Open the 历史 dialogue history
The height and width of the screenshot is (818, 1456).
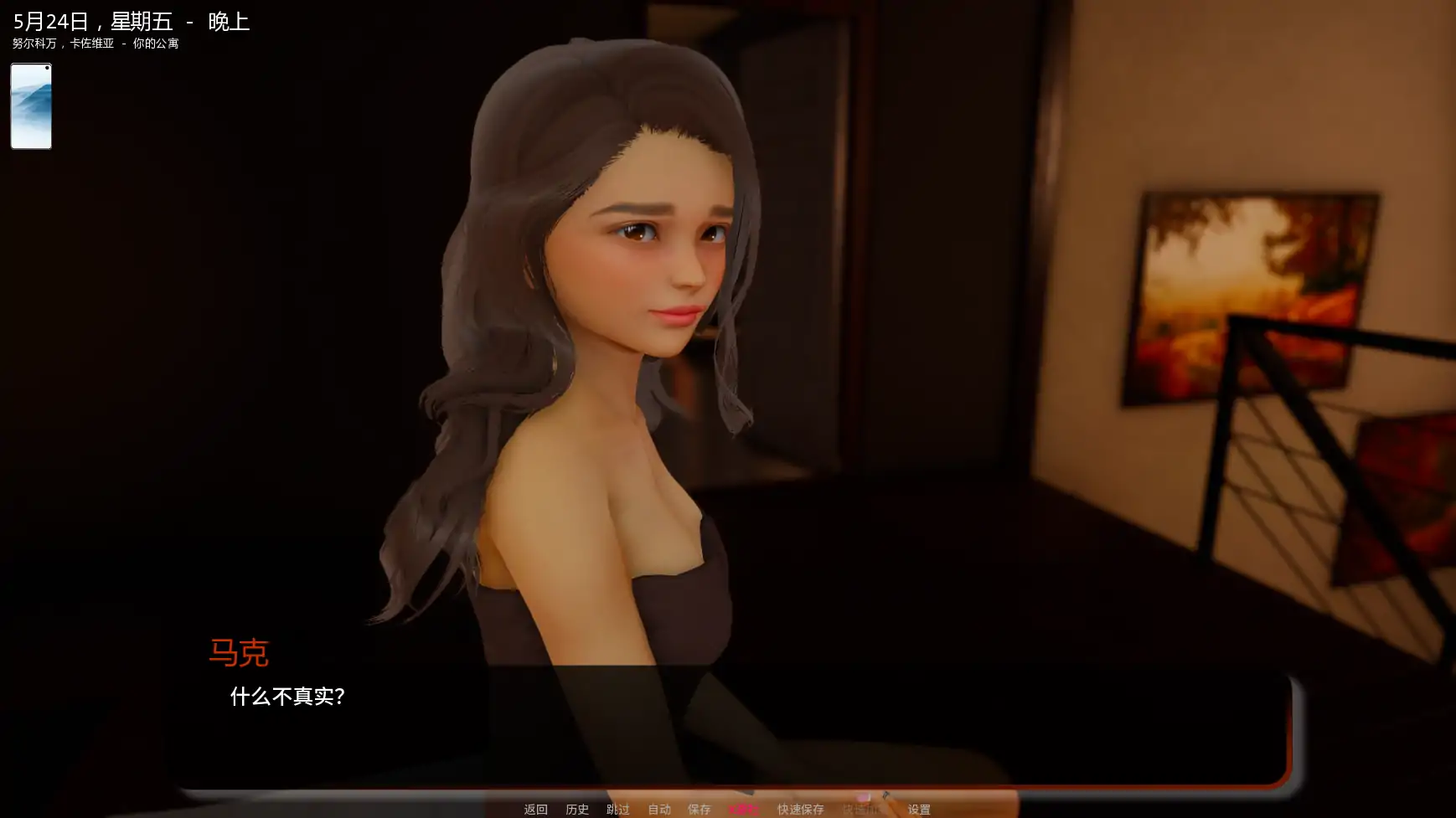[577, 809]
